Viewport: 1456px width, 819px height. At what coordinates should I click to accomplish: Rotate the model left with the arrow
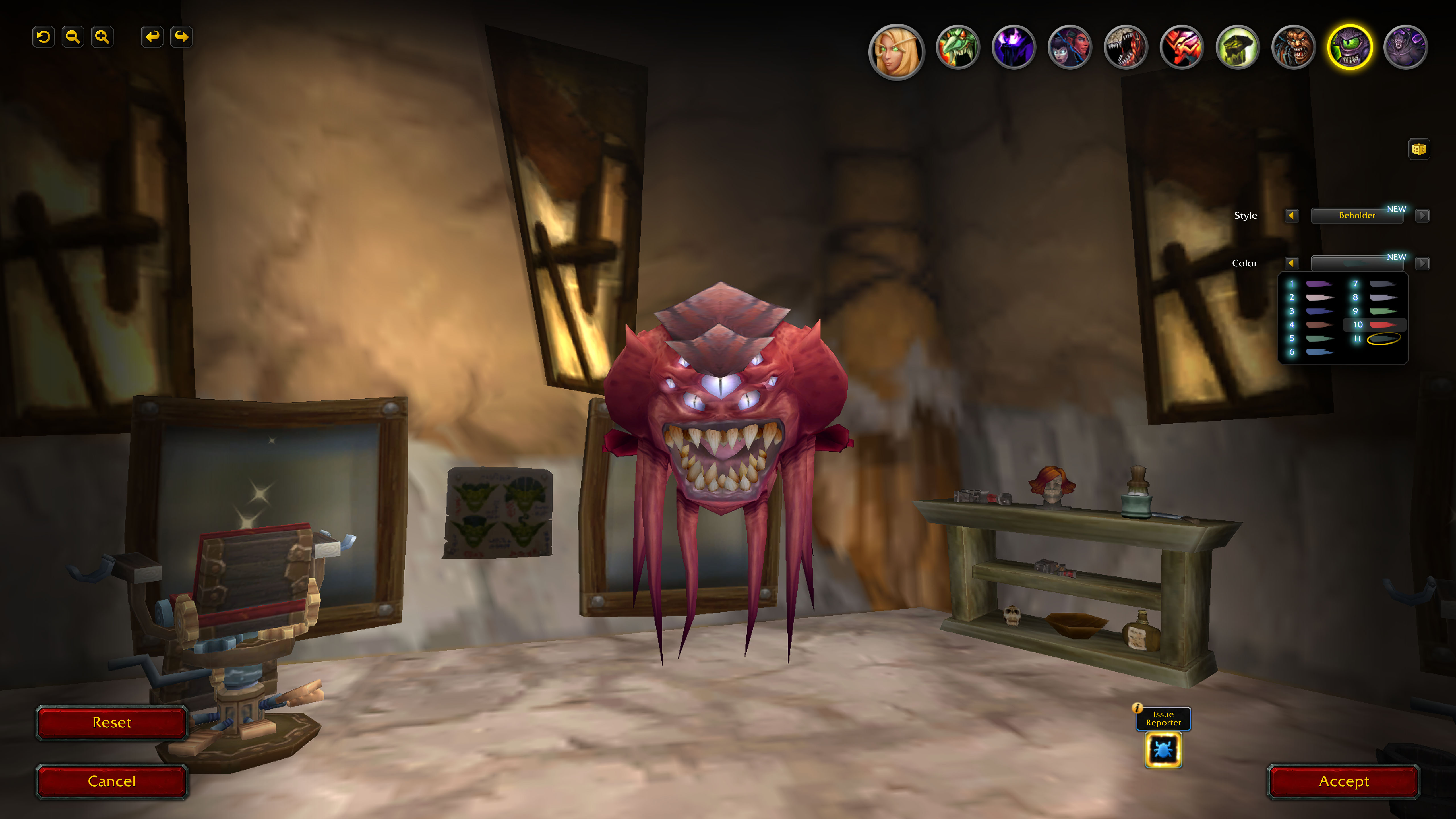click(152, 37)
